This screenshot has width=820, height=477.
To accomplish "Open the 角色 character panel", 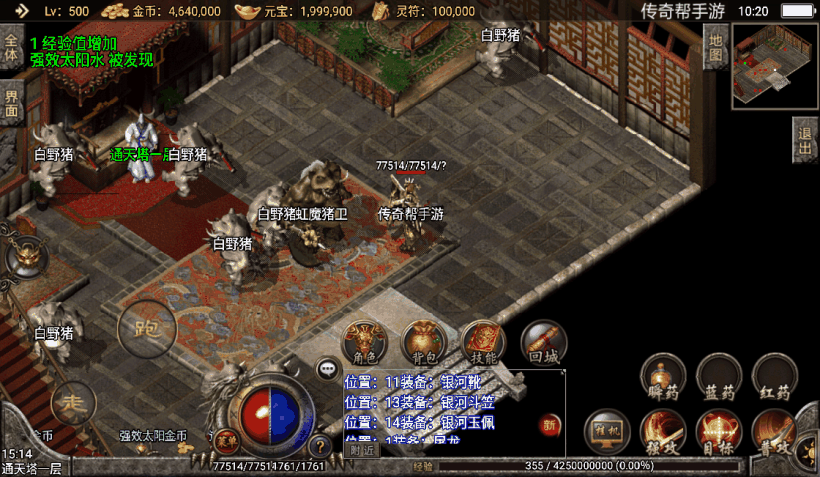I will tap(365, 343).
